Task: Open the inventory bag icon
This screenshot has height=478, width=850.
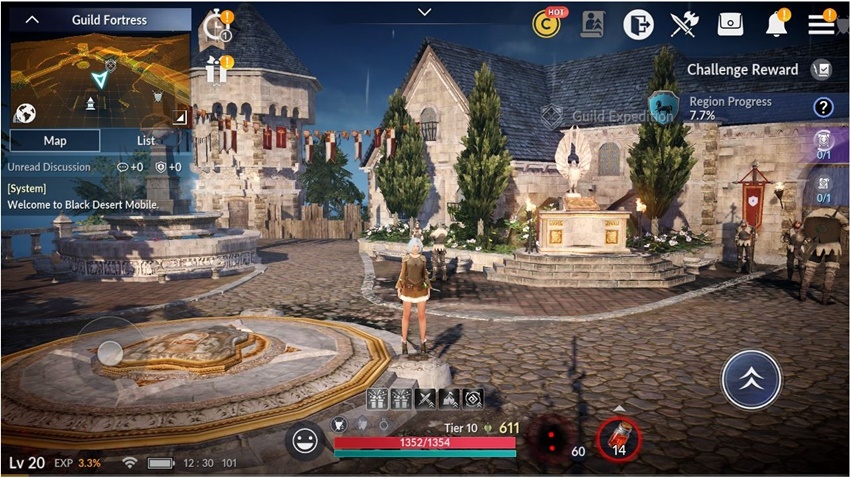Action: pyautogui.click(x=731, y=24)
